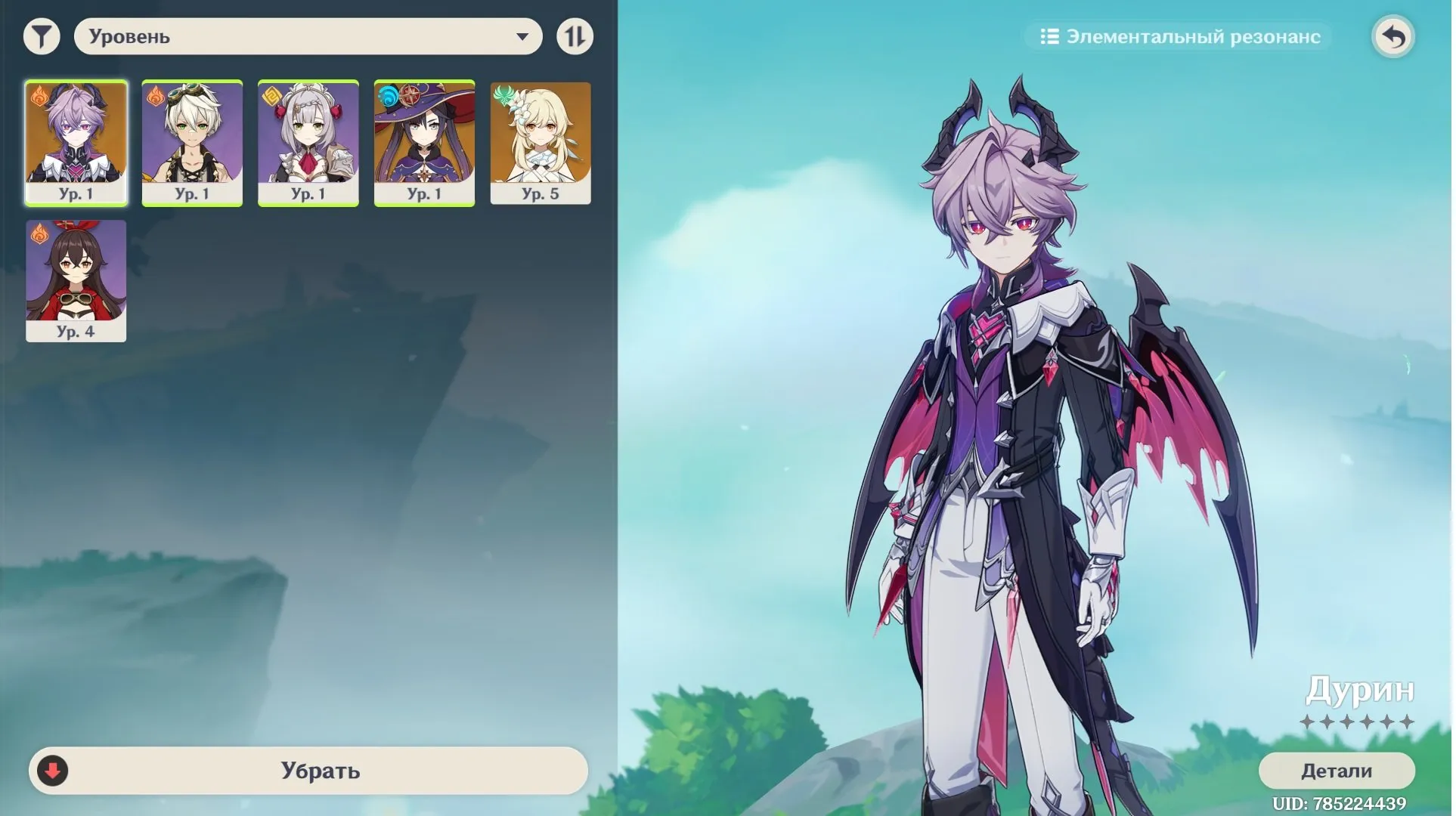Click the dropdown chevron next to Уровень
Screen dimensions: 1456x816
(x=523, y=36)
